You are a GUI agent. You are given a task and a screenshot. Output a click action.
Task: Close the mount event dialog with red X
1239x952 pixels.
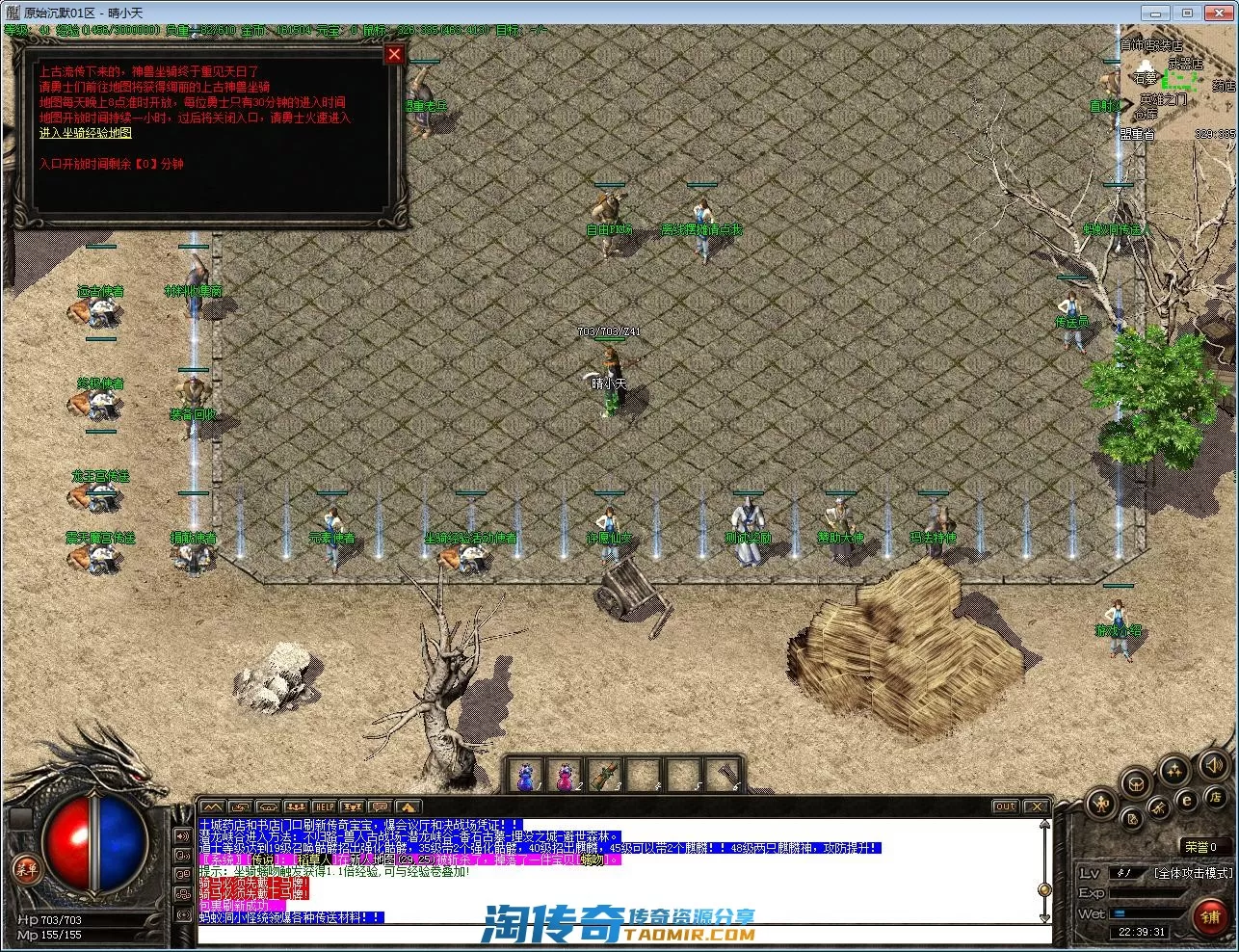(x=394, y=55)
